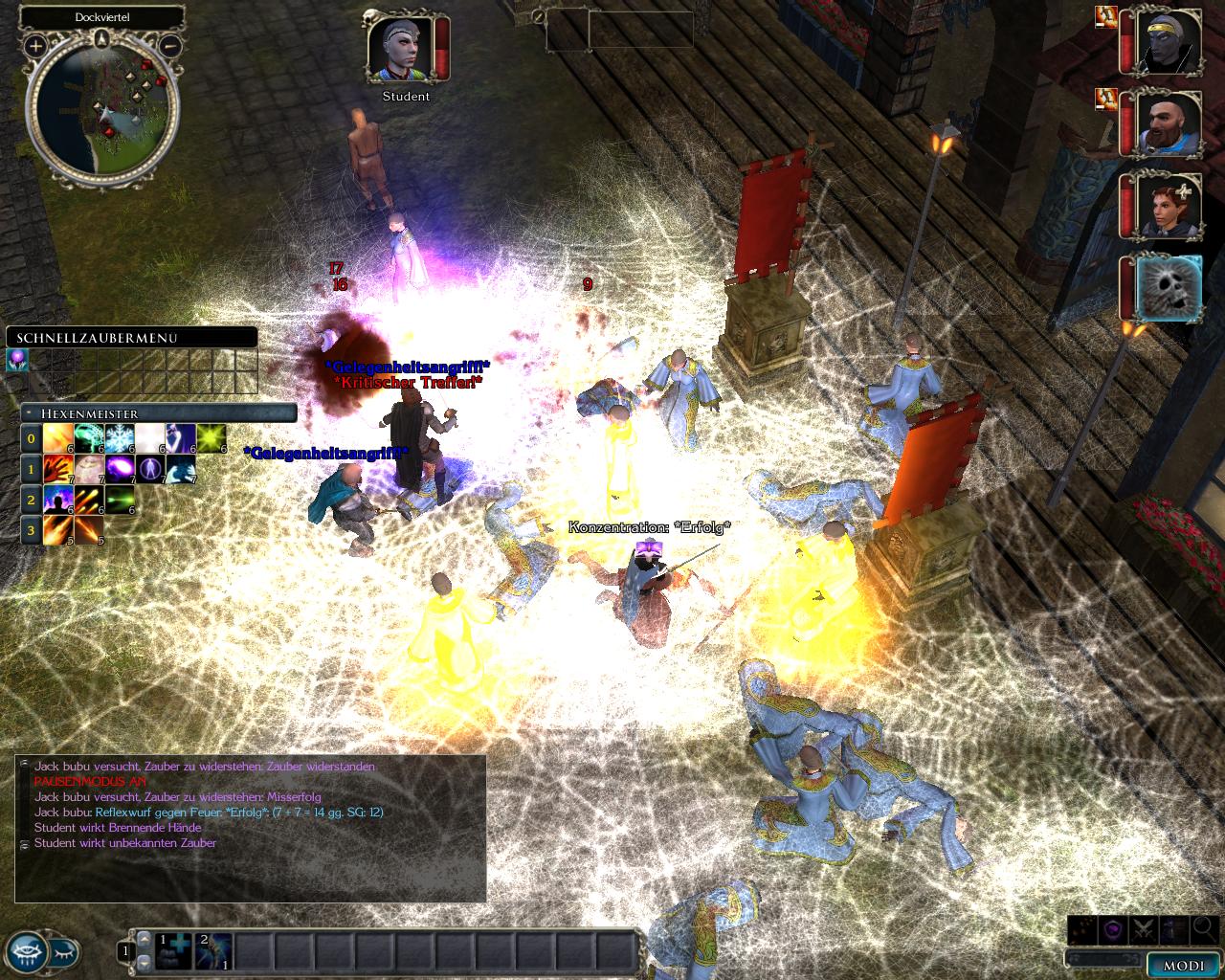Screen dimensions: 1225x980
Task: Switch hotbar page with up arrow
Action: pos(144,939)
